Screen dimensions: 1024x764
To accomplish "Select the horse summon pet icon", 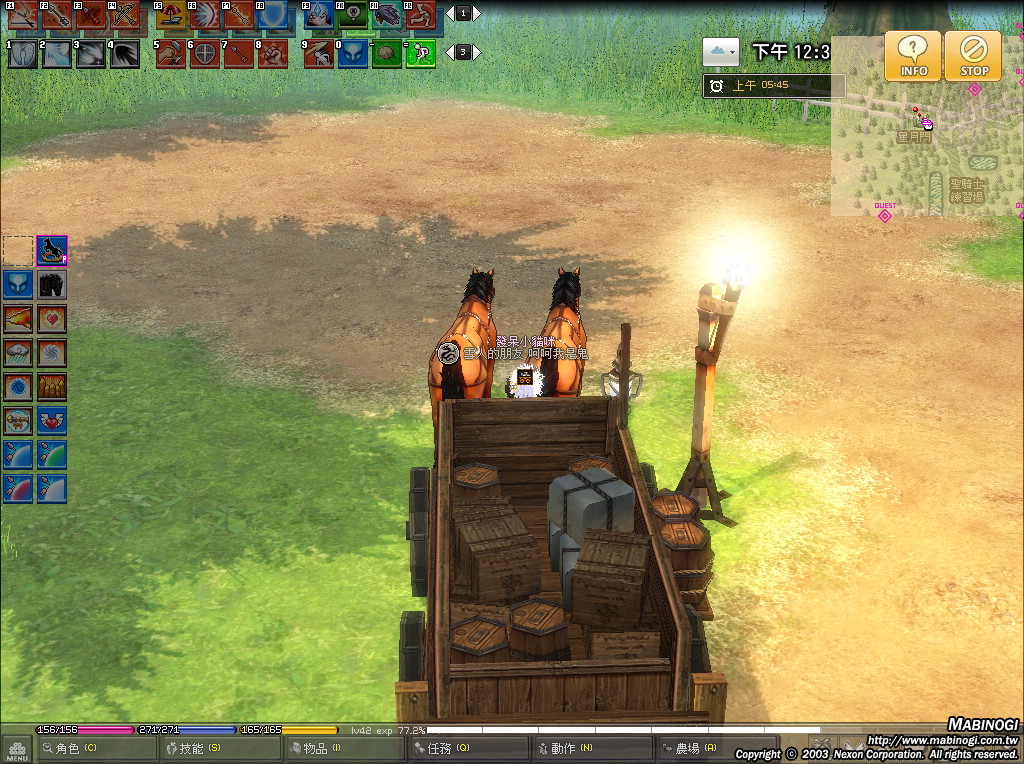I will coord(52,250).
